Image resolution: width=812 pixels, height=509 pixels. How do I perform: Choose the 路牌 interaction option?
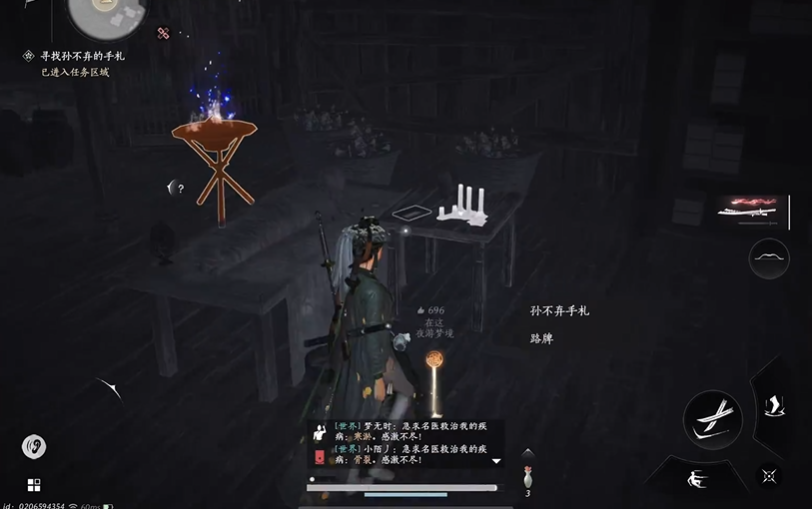[541, 339]
